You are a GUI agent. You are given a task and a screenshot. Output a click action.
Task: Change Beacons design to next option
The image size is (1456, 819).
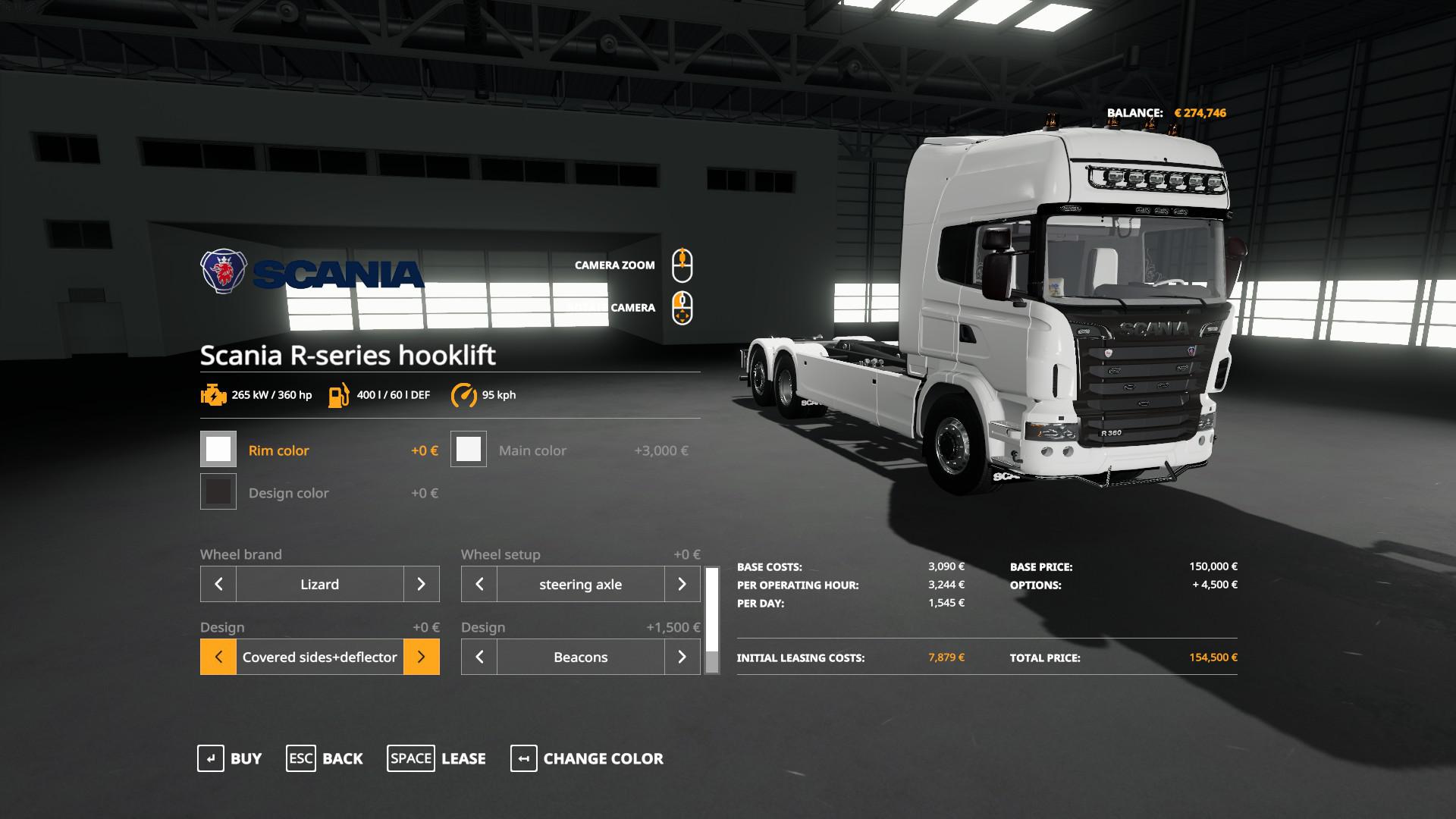click(x=682, y=657)
